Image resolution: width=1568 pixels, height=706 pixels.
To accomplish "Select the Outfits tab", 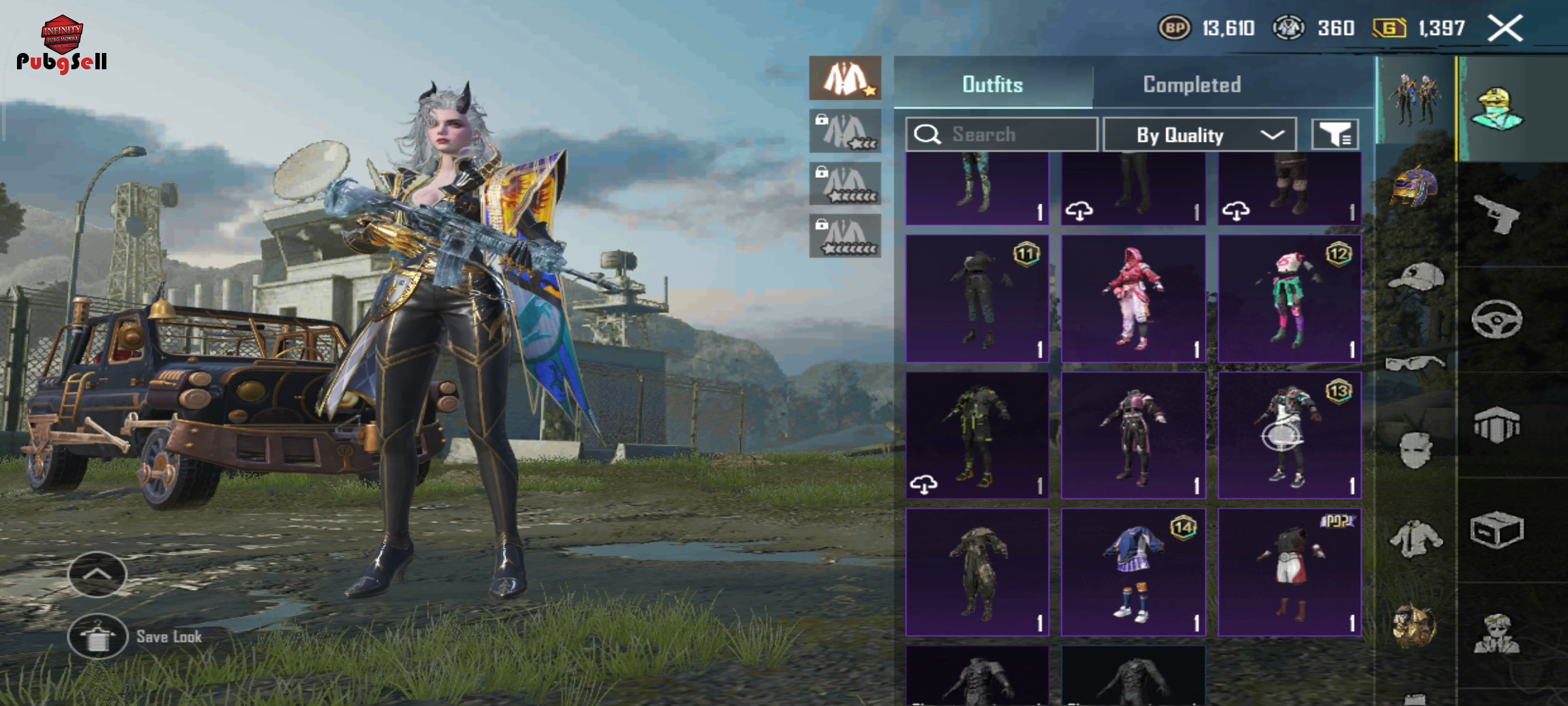I will pyautogui.click(x=992, y=84).
